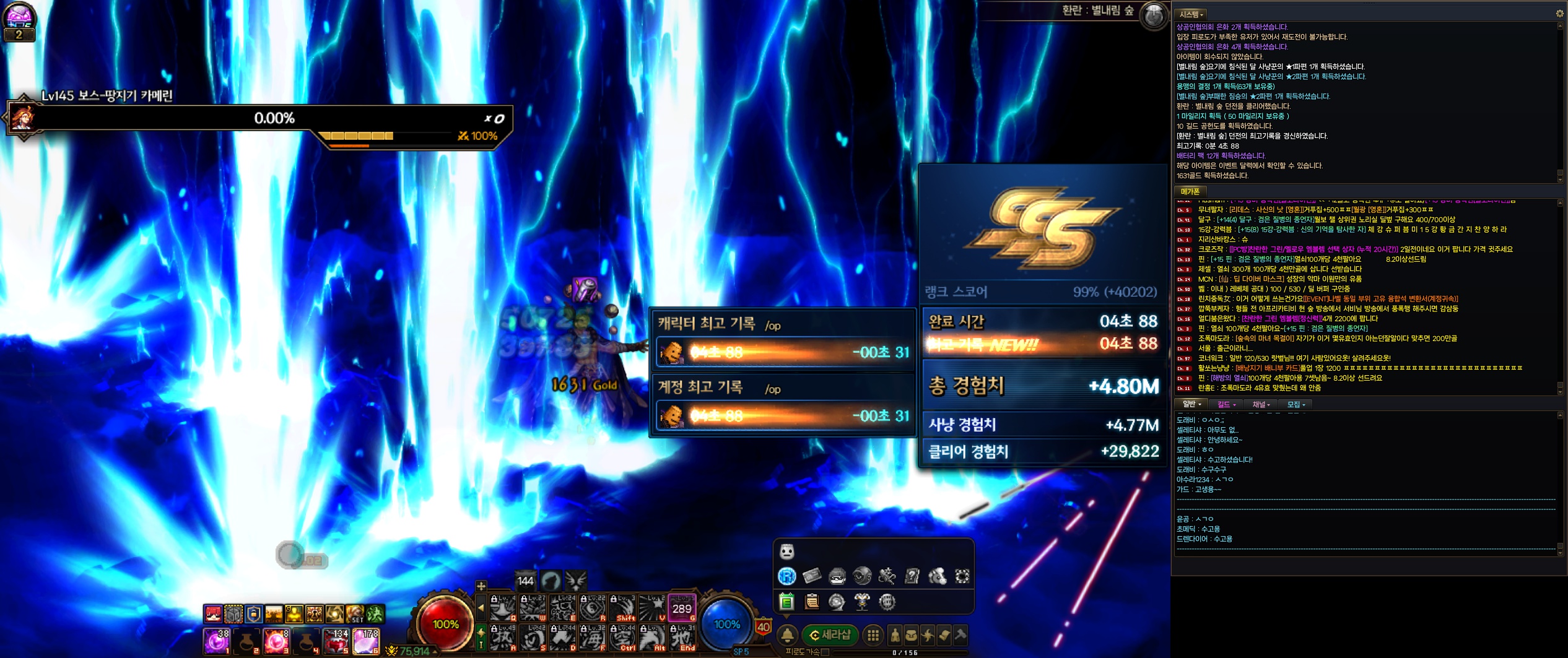Switch to the 채널 chat tab

(x=1261, y=404)
